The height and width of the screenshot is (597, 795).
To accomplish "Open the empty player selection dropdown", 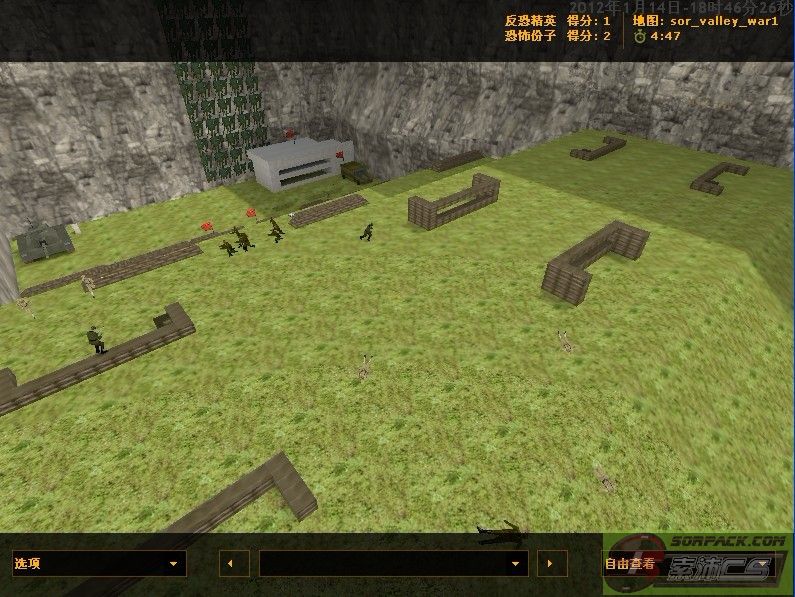I will [393, 564].
